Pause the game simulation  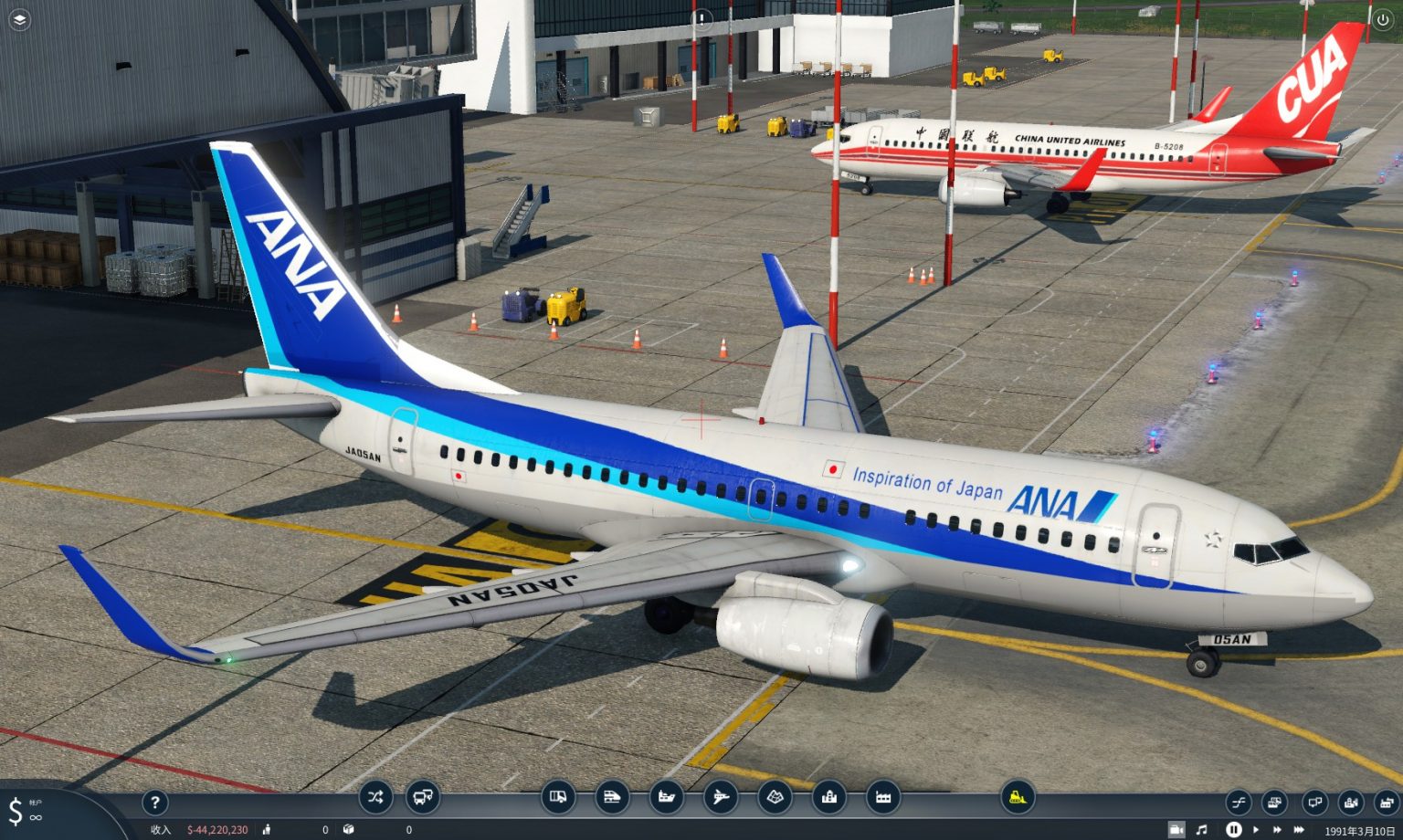(x=1236, y=829)
